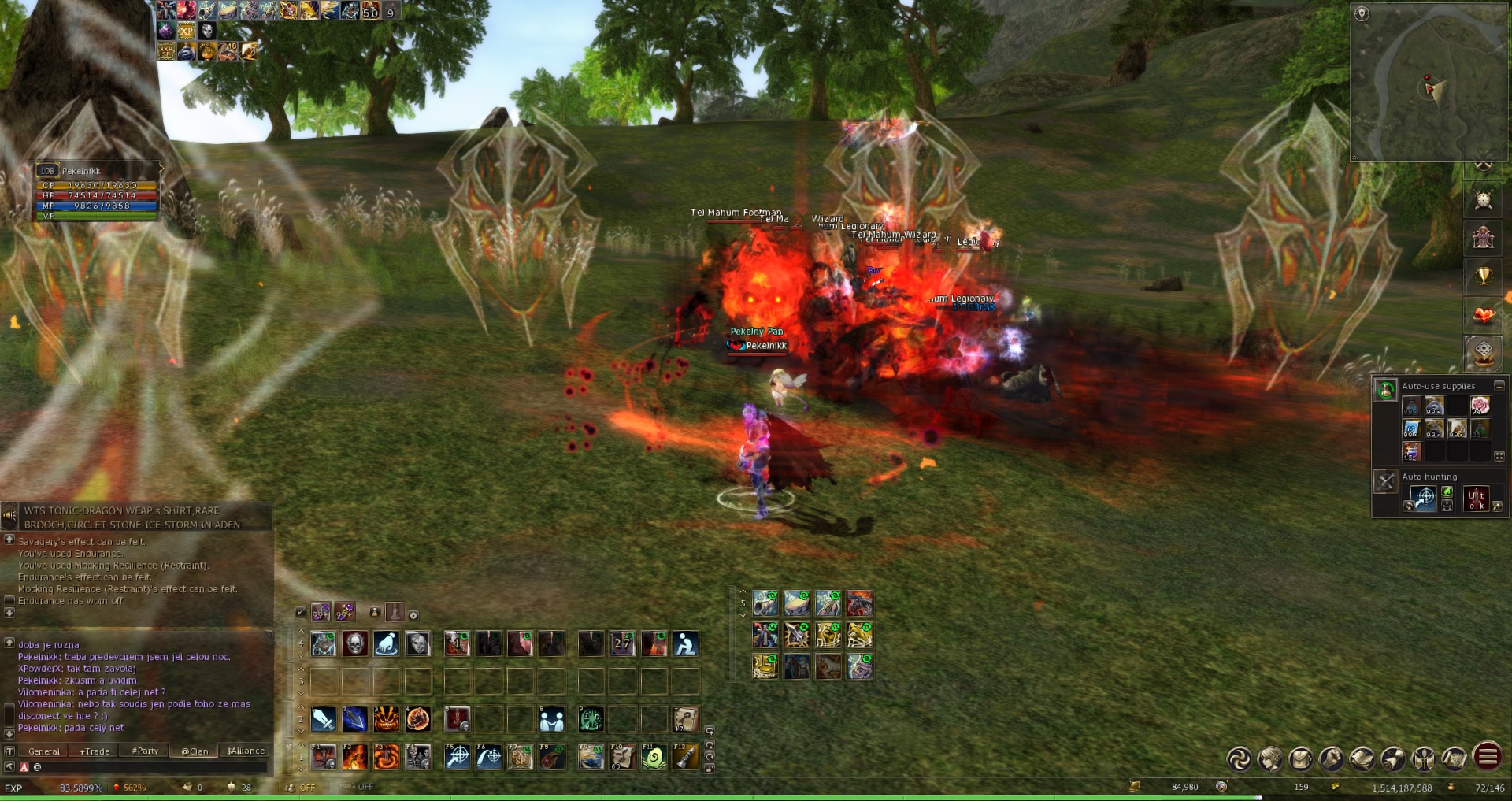Open the minimap
This screenshot has width=1512, height=801.
[1429, 83]
